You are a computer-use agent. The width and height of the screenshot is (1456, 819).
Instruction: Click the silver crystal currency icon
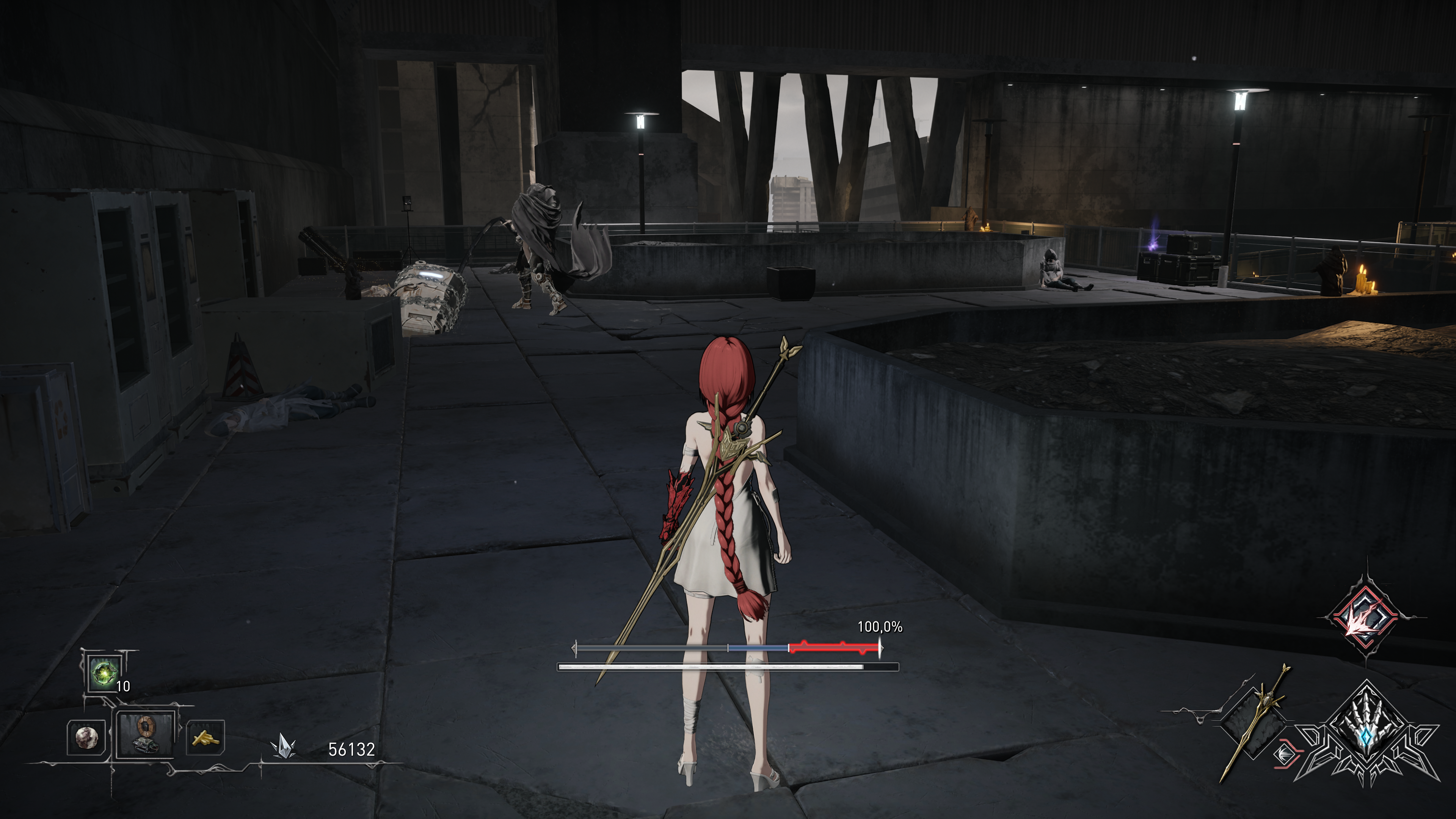coord(281,748)
